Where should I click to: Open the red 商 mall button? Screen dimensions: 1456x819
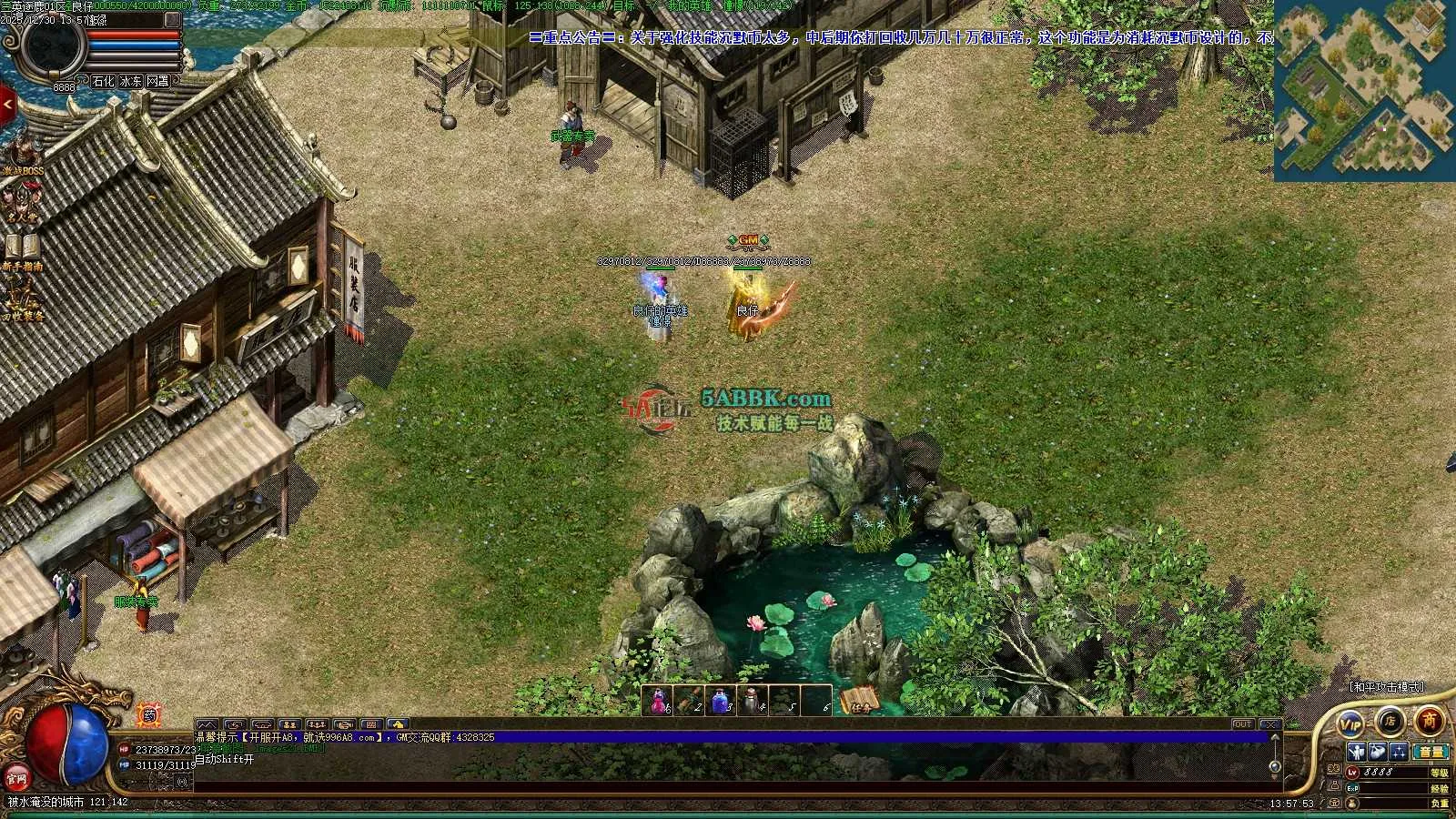1430,721
